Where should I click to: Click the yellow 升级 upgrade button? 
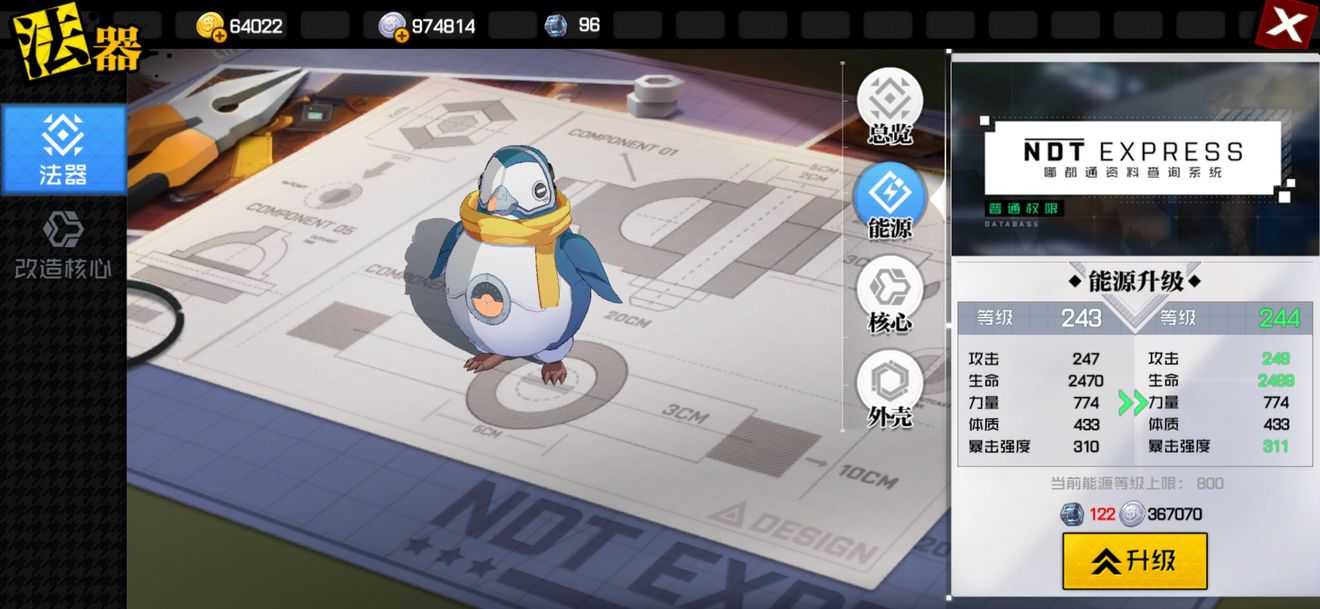pyautogui.click(x=1134, y=561)
